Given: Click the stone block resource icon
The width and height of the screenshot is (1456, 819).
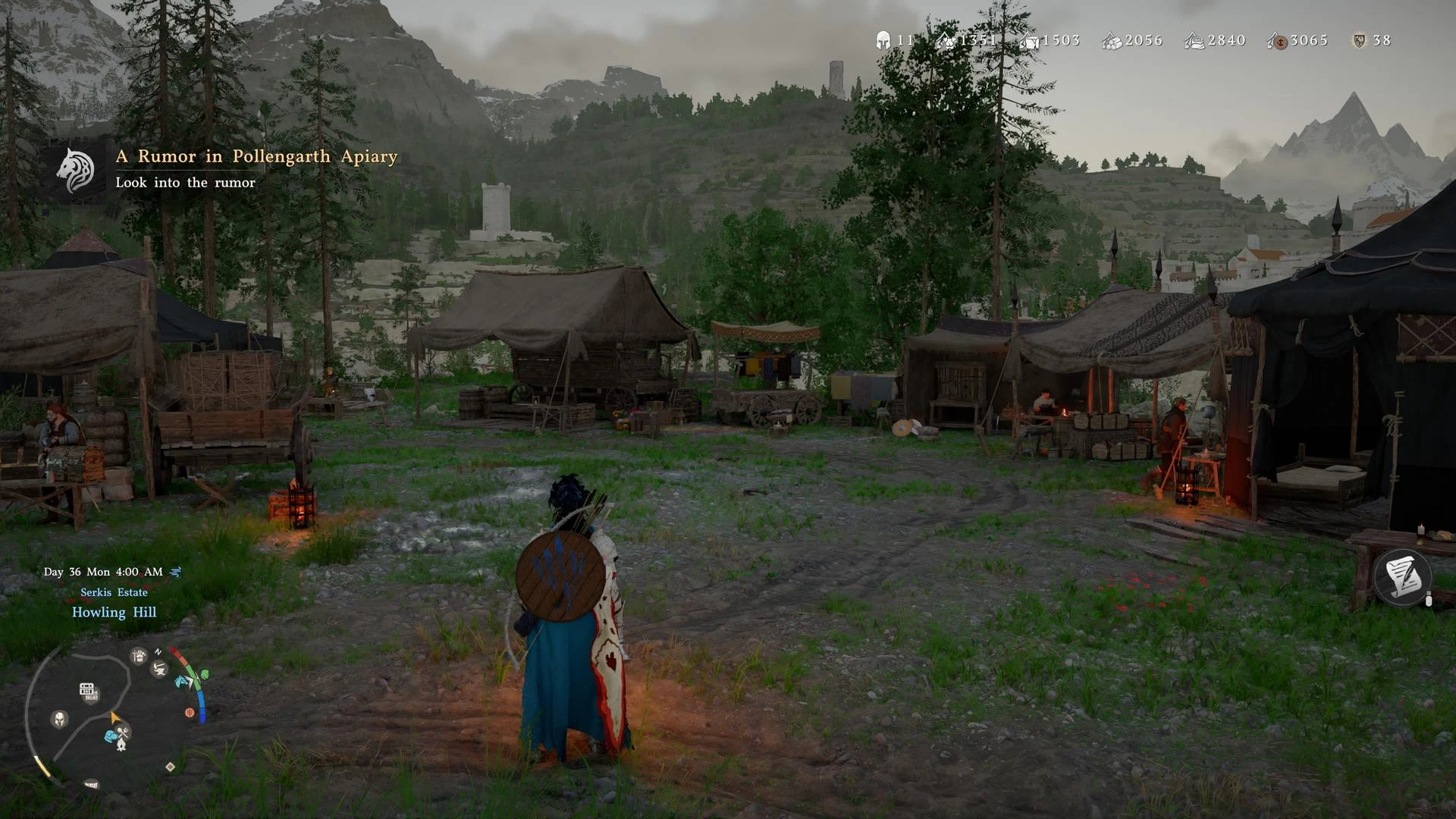Looking at the screenshot, I should 1029,41.
